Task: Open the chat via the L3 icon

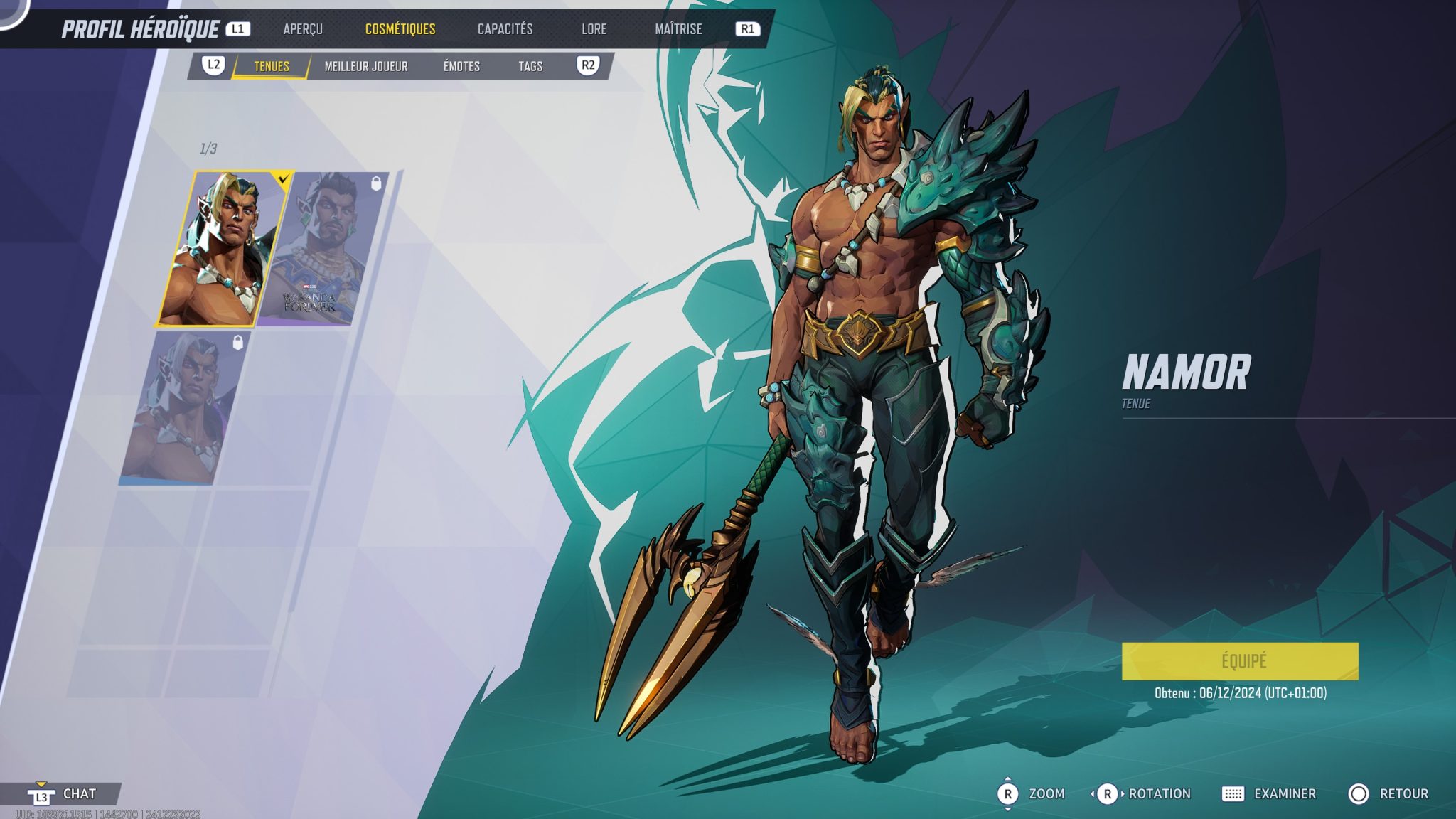Action: (x=41, y=796)
